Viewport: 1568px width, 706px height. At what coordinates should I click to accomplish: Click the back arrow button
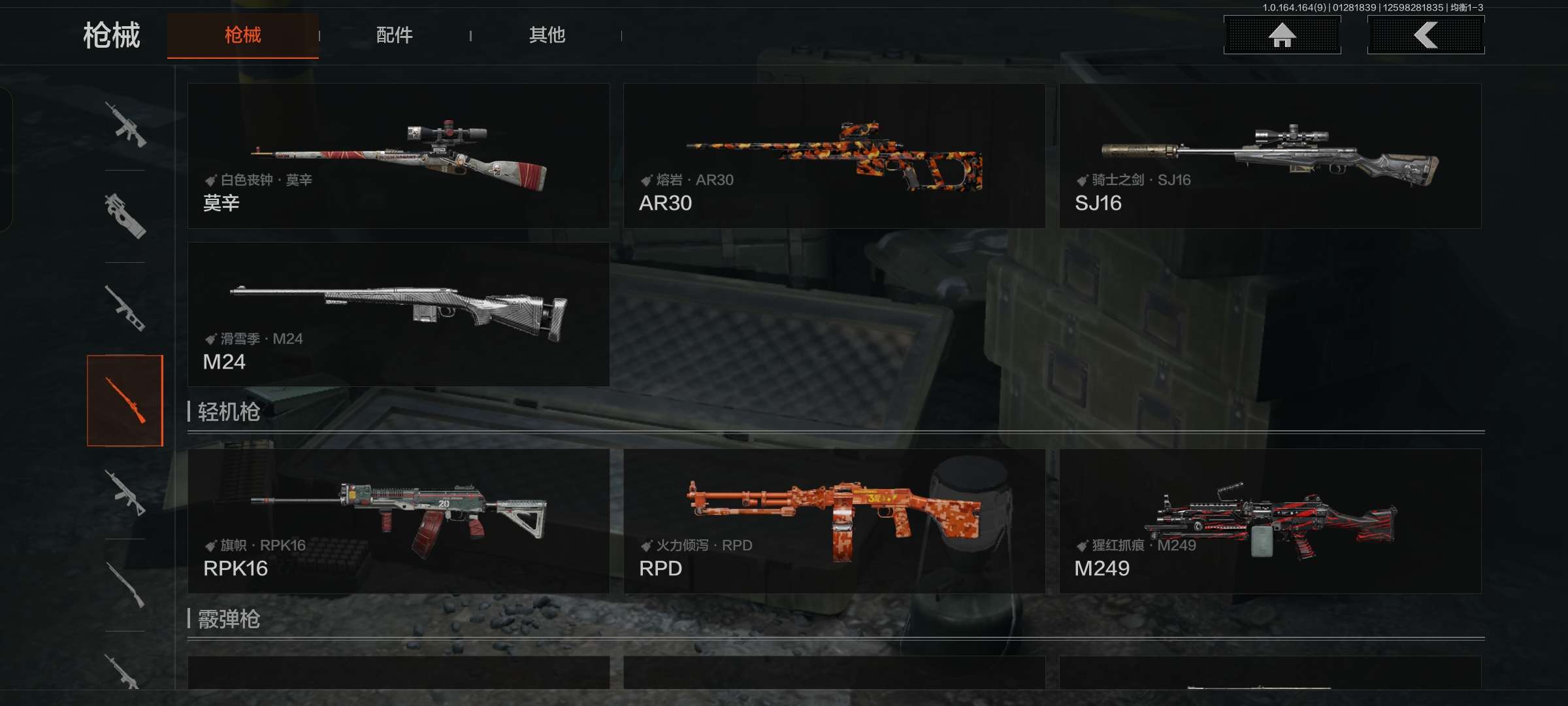1426,35
